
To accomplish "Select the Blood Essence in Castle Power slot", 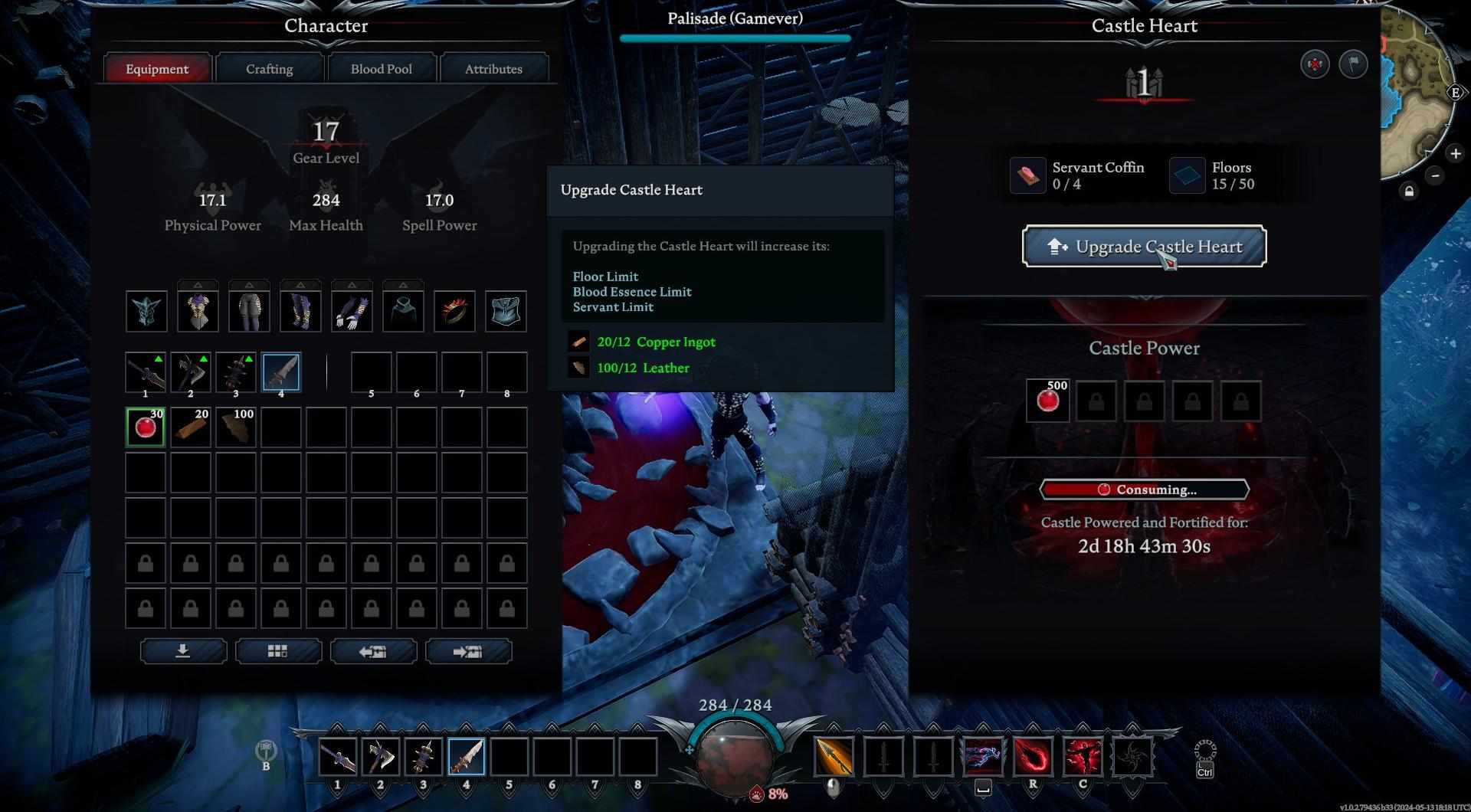I will [1047, 401].
